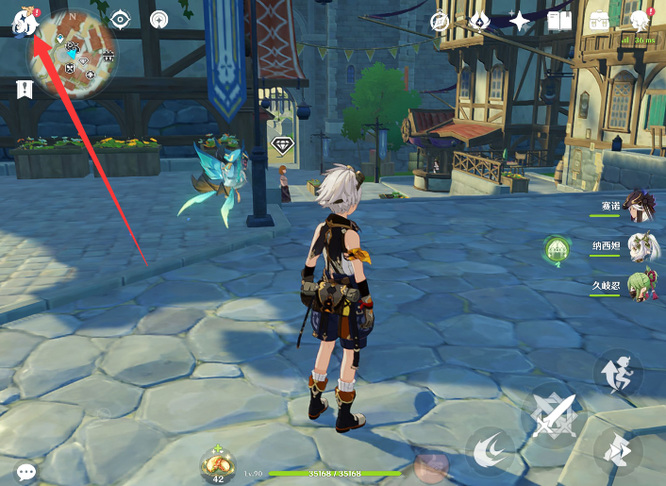Image resolution: width=666 pixels, height=486 pixels.
Task: Toggle the eye-shaped elemental sight icon
Action: point(120,19)
